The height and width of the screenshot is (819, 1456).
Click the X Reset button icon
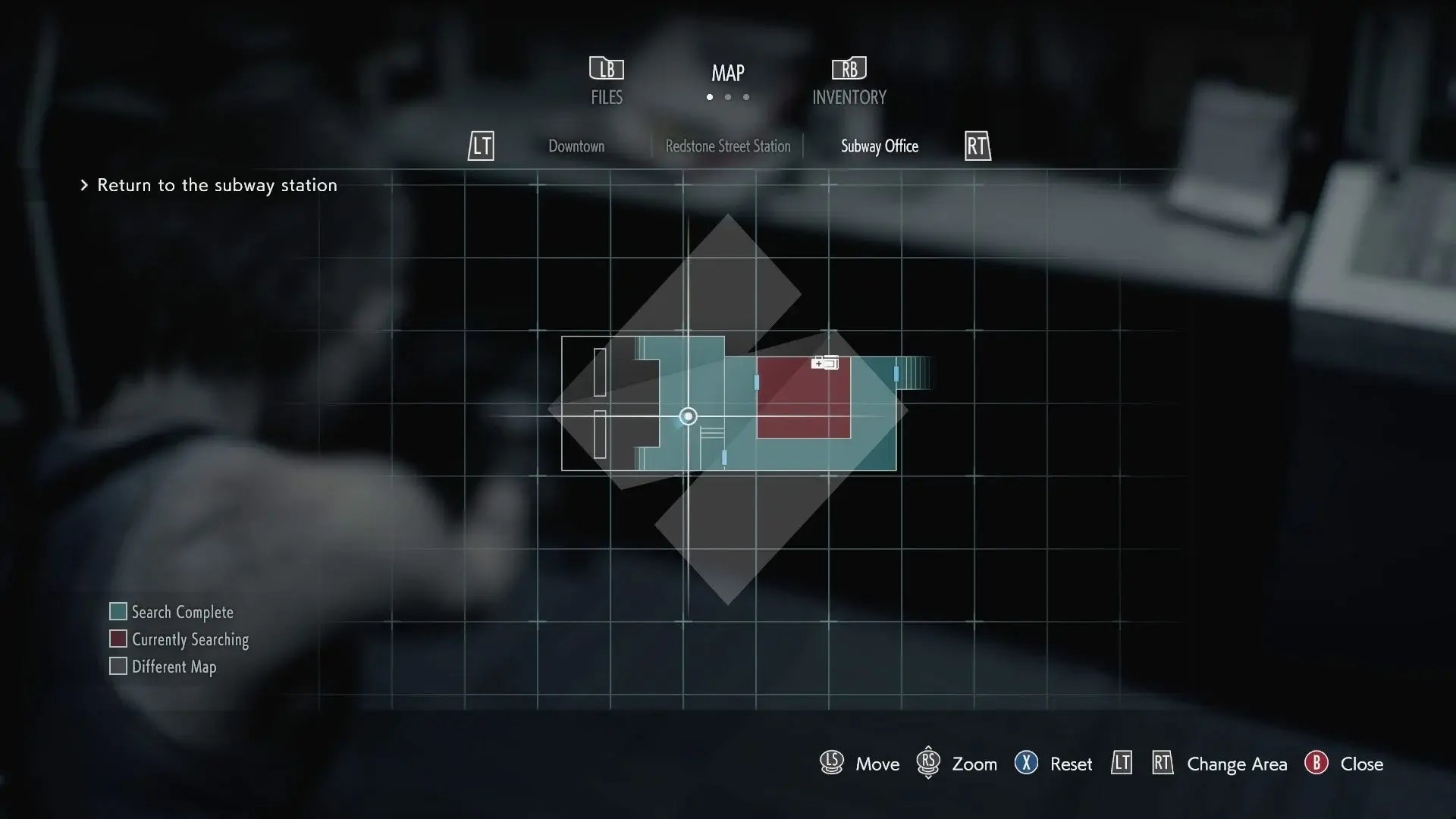tap(1028, 764)
